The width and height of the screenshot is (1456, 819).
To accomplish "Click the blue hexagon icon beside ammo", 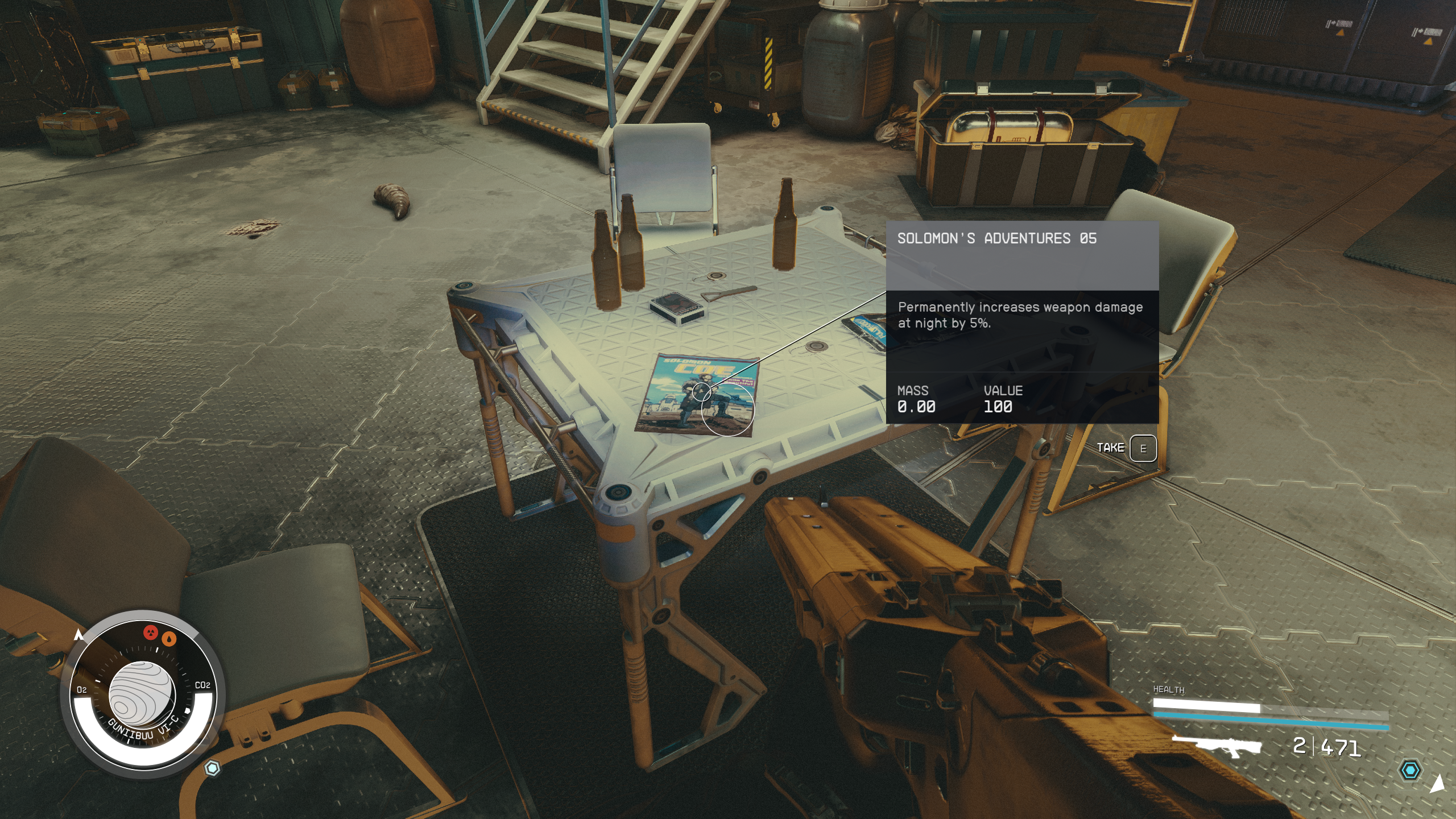I will click(x=1410, y=771).
